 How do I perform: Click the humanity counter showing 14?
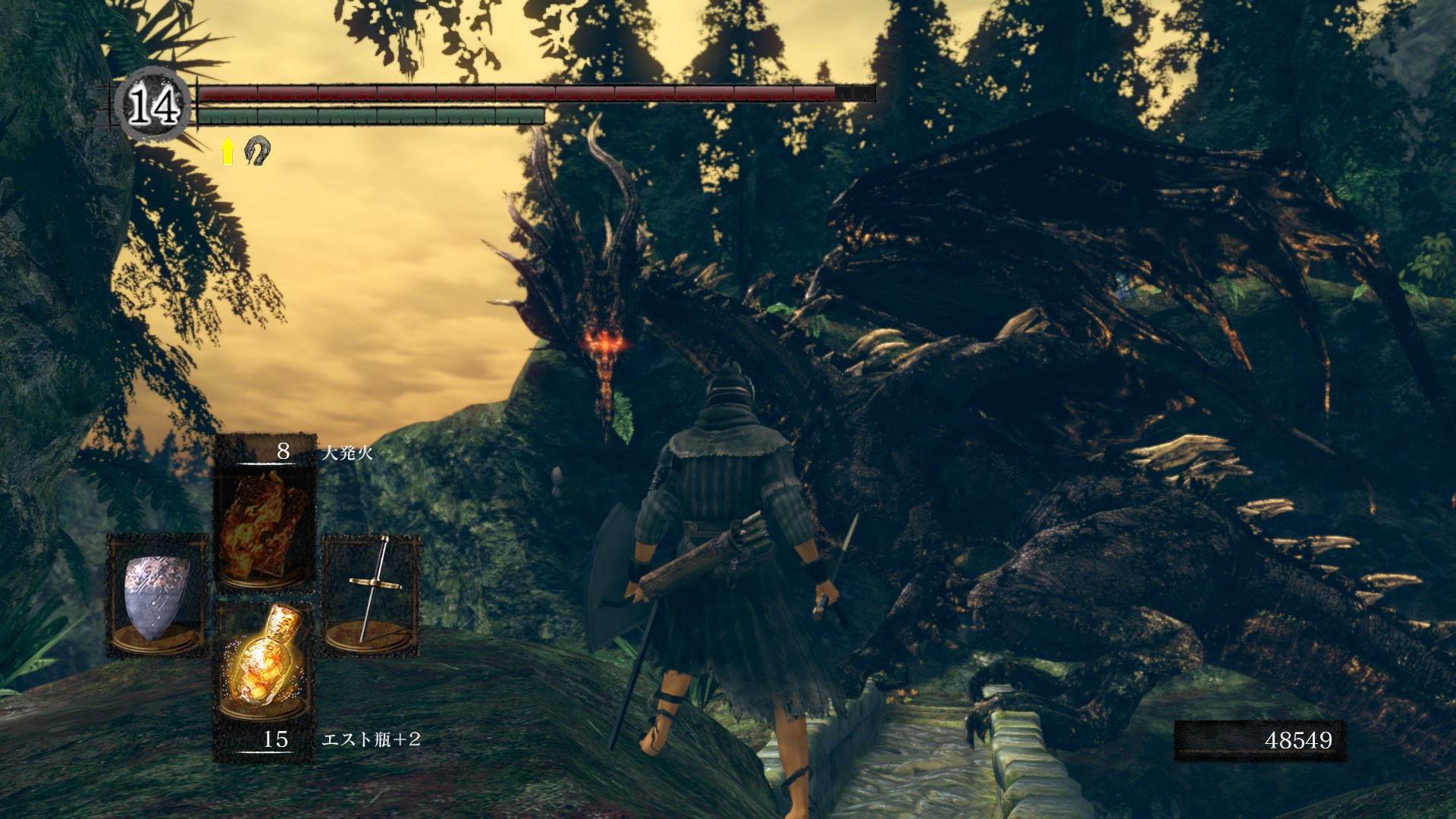coord(154,105)
